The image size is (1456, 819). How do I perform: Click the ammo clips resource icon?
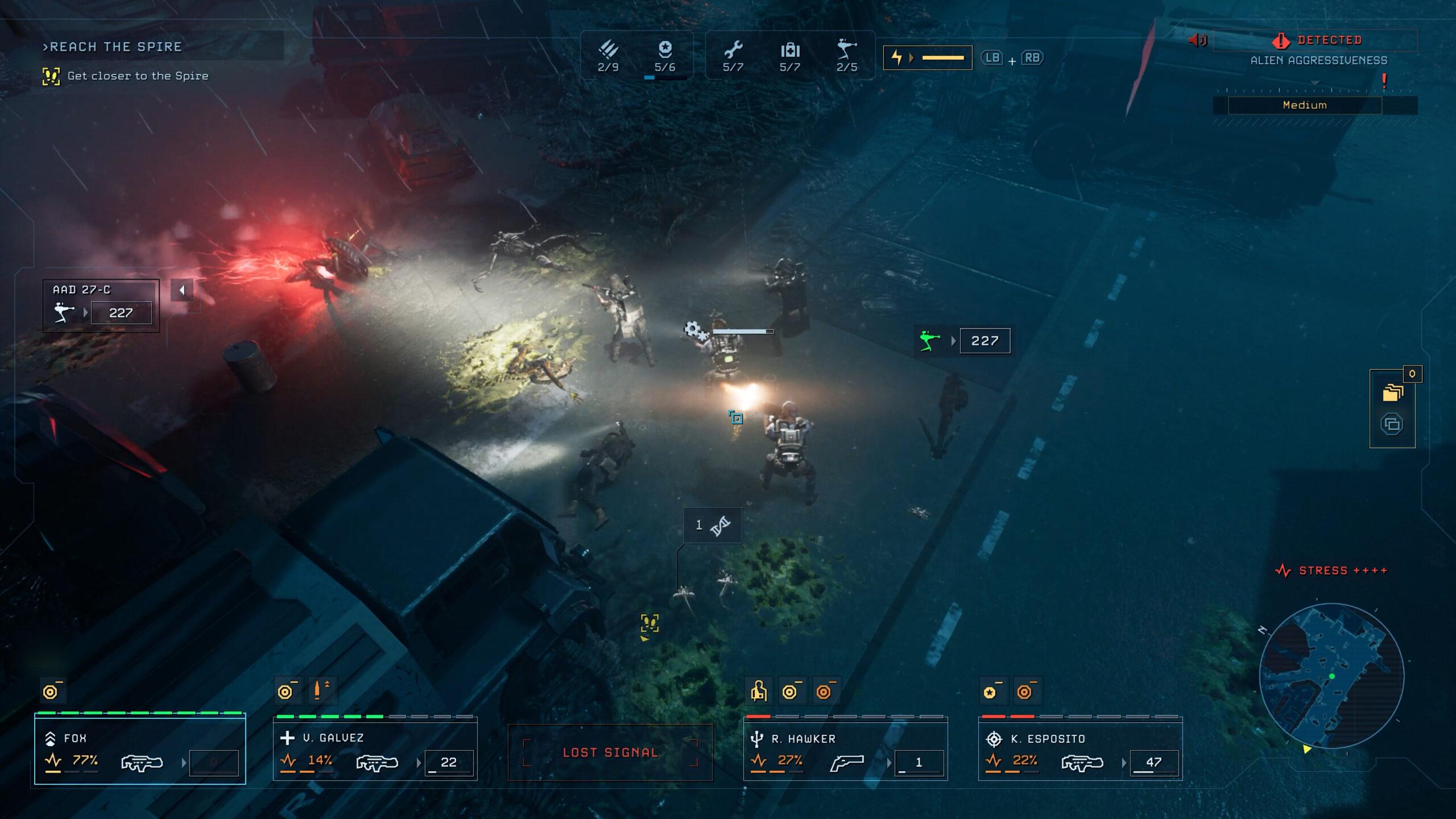[608, 51]
